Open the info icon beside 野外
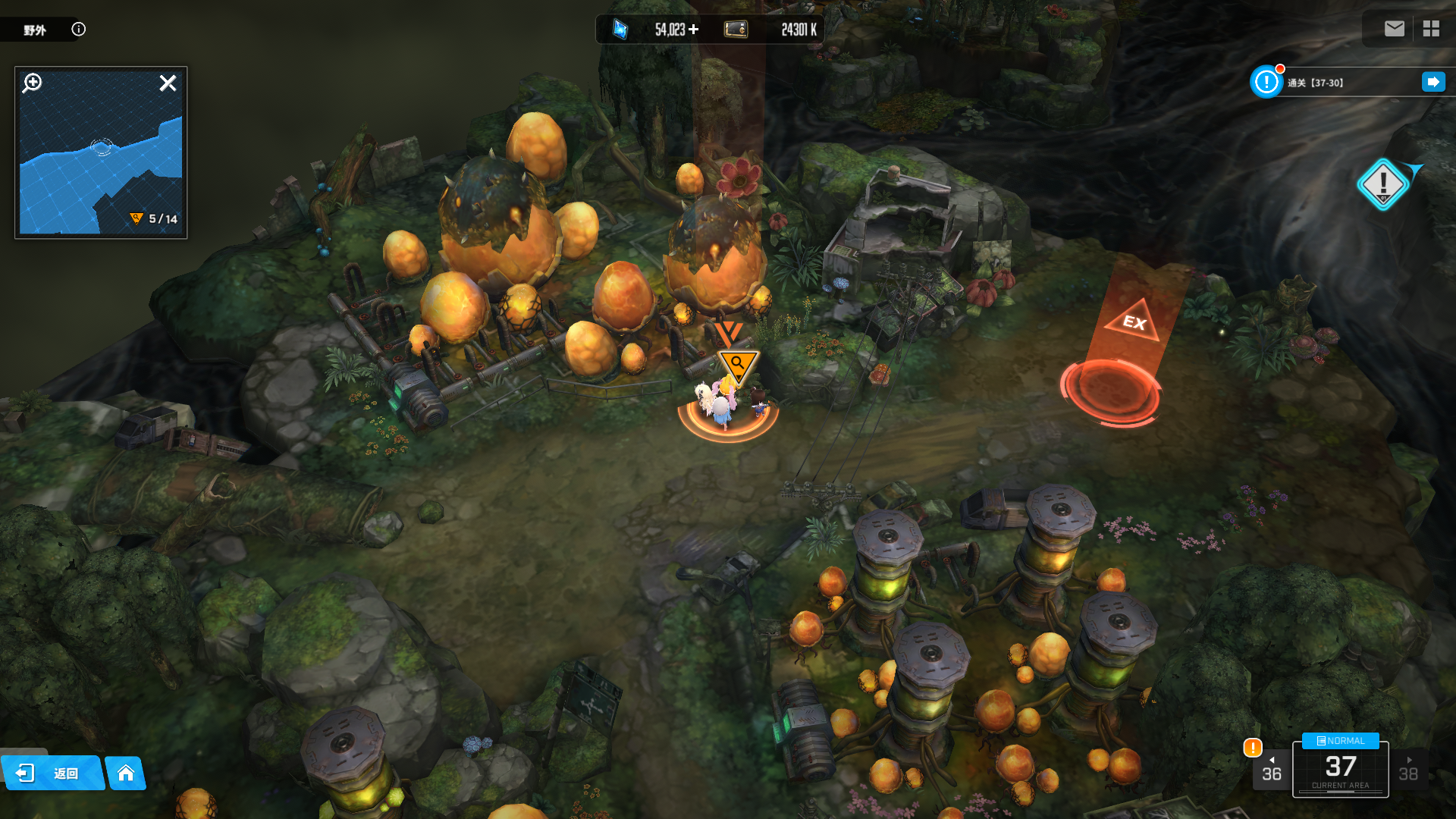The height and width of the screenshot is (819, 1456). click(78, 29)
